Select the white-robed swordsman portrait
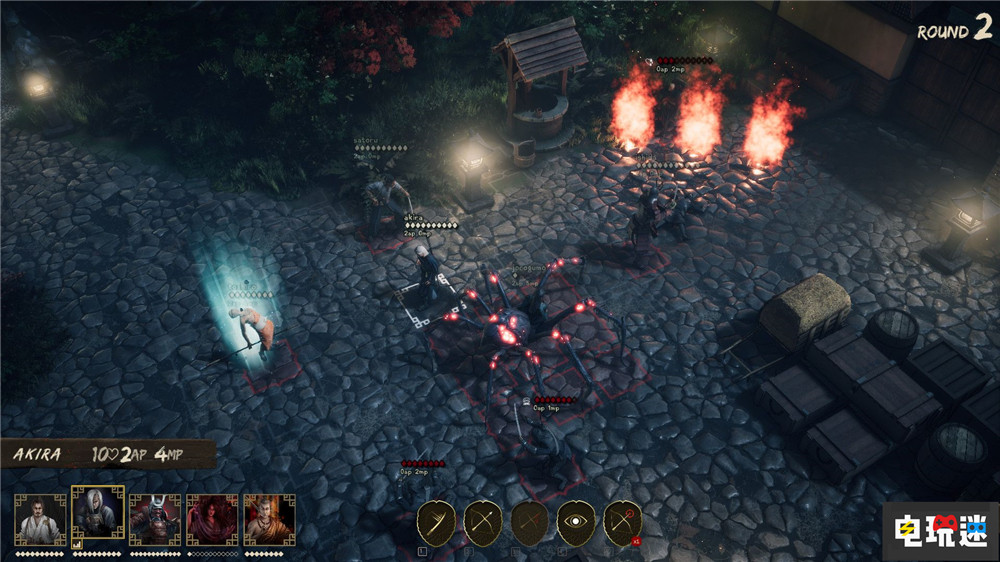The height and width of the screenshot is (562, 1000). [x=40, y=519]
